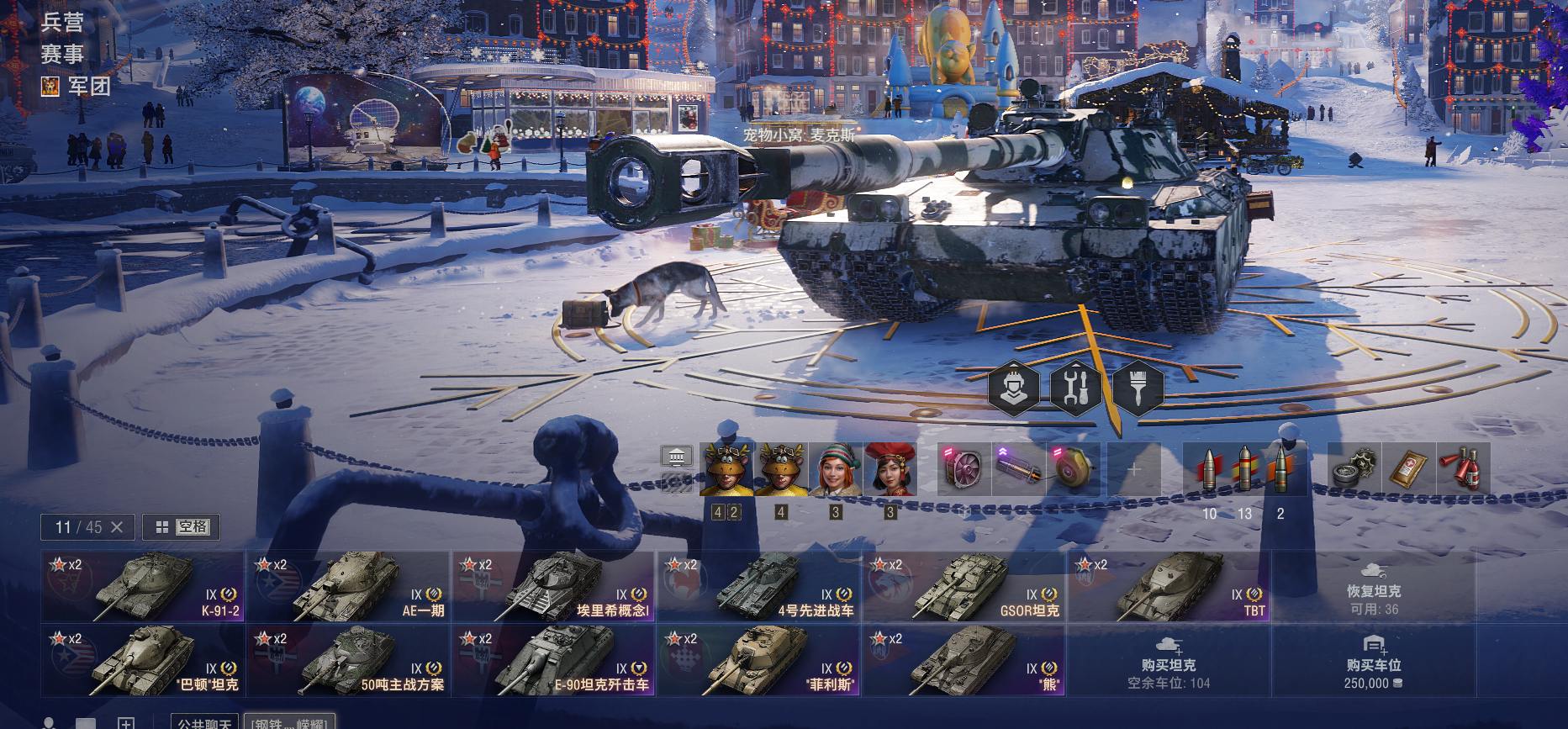Click the empty equipment slot with plus sign
This screenshot has width=1568, height=729.
point(1133,469)
